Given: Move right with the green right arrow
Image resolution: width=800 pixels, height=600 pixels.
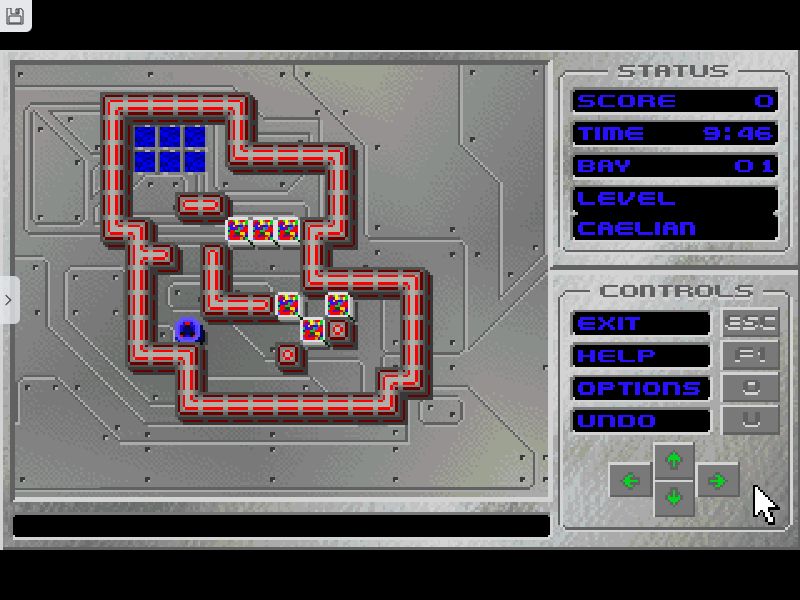Looking at the screenshot, I should tap(717, 480).
